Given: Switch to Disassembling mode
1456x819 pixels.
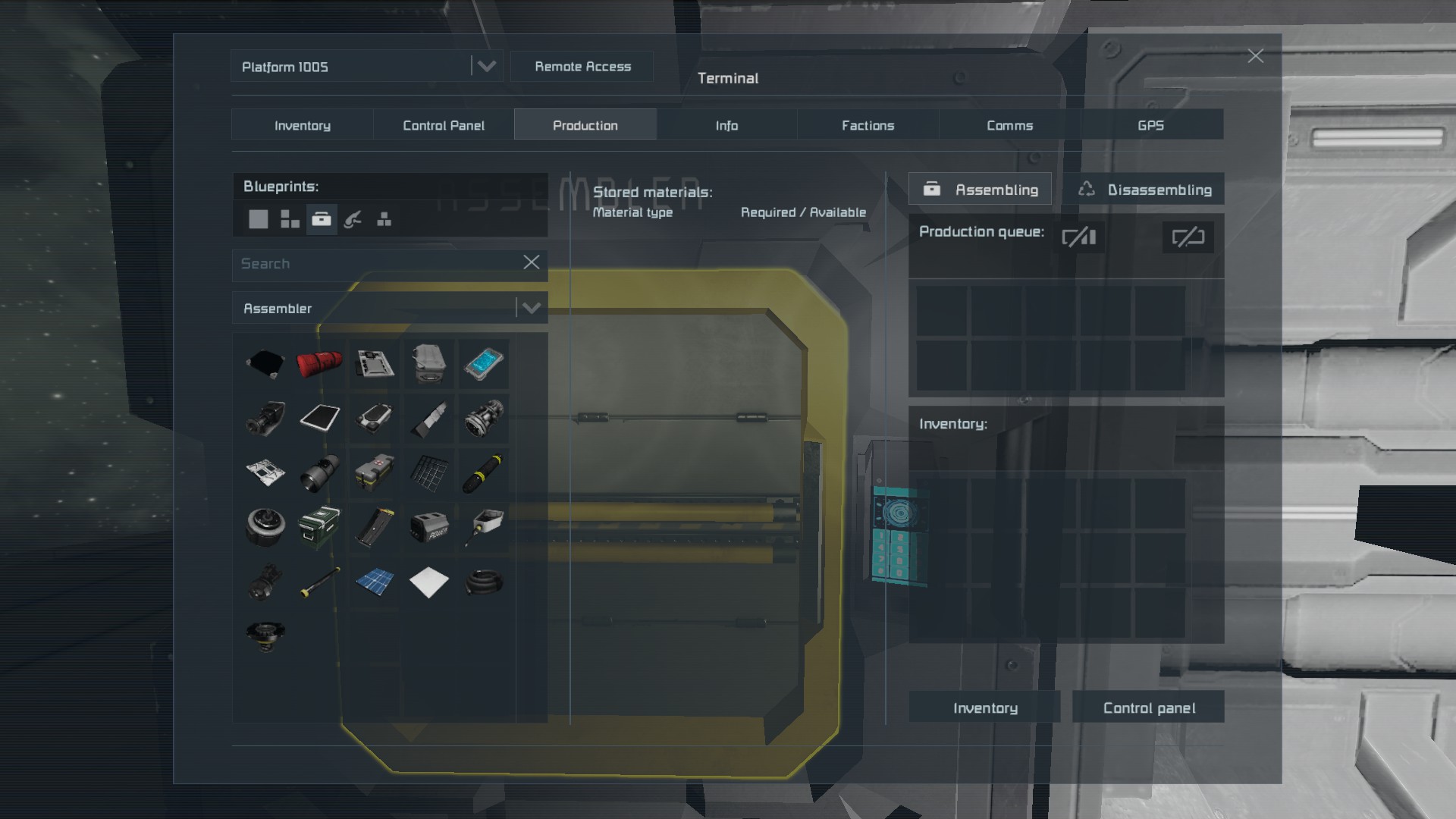Looking at the screenshot, I should pyautogui.click(x=1145, y=190).
